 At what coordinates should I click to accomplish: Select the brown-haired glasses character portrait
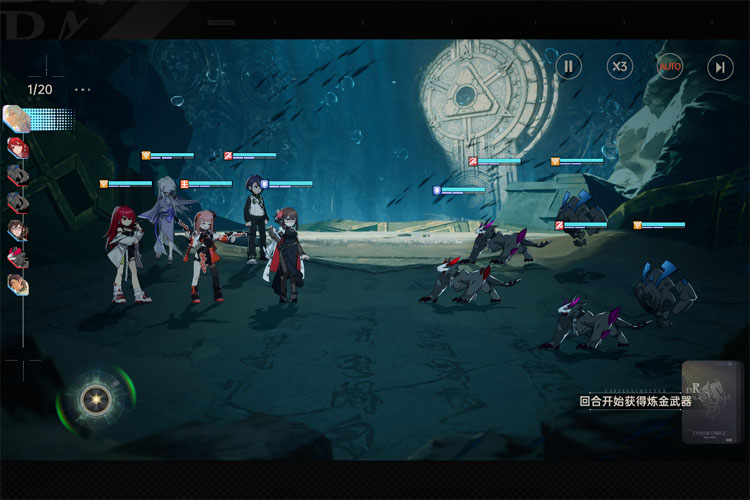coord(17,230)
